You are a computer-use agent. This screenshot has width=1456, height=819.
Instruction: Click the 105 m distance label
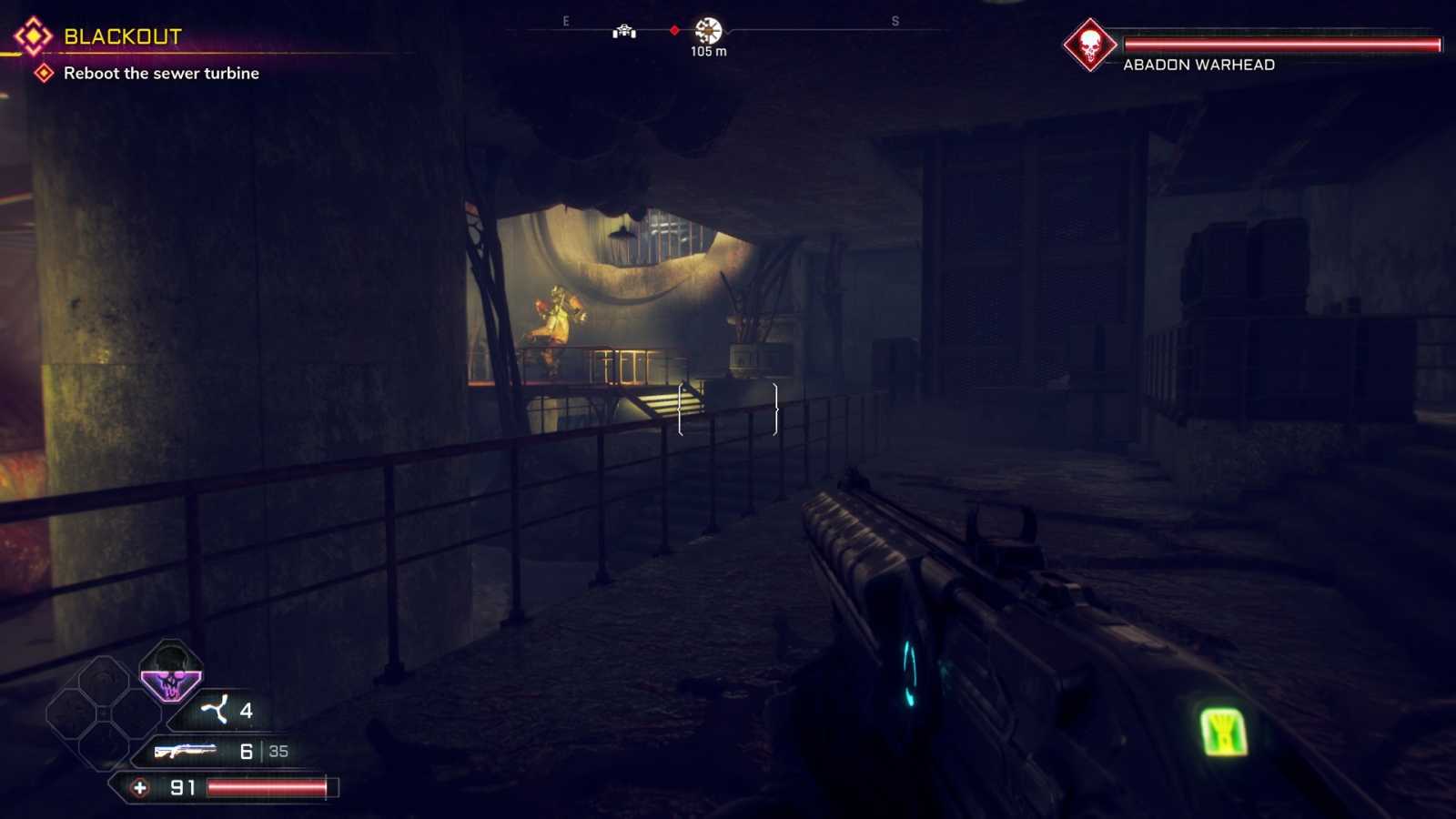click(708, 51)
